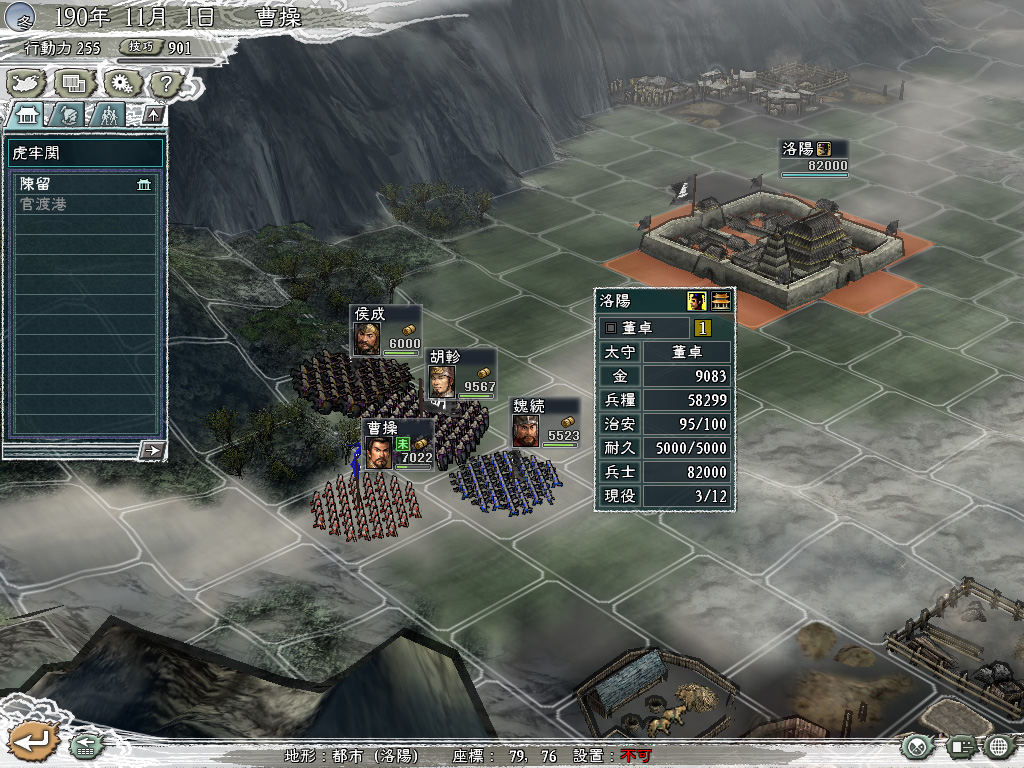Image resolution: width=1024 pixels, height=768 pixels.
Task: Open the question mark help button
Action: [166, 83]
